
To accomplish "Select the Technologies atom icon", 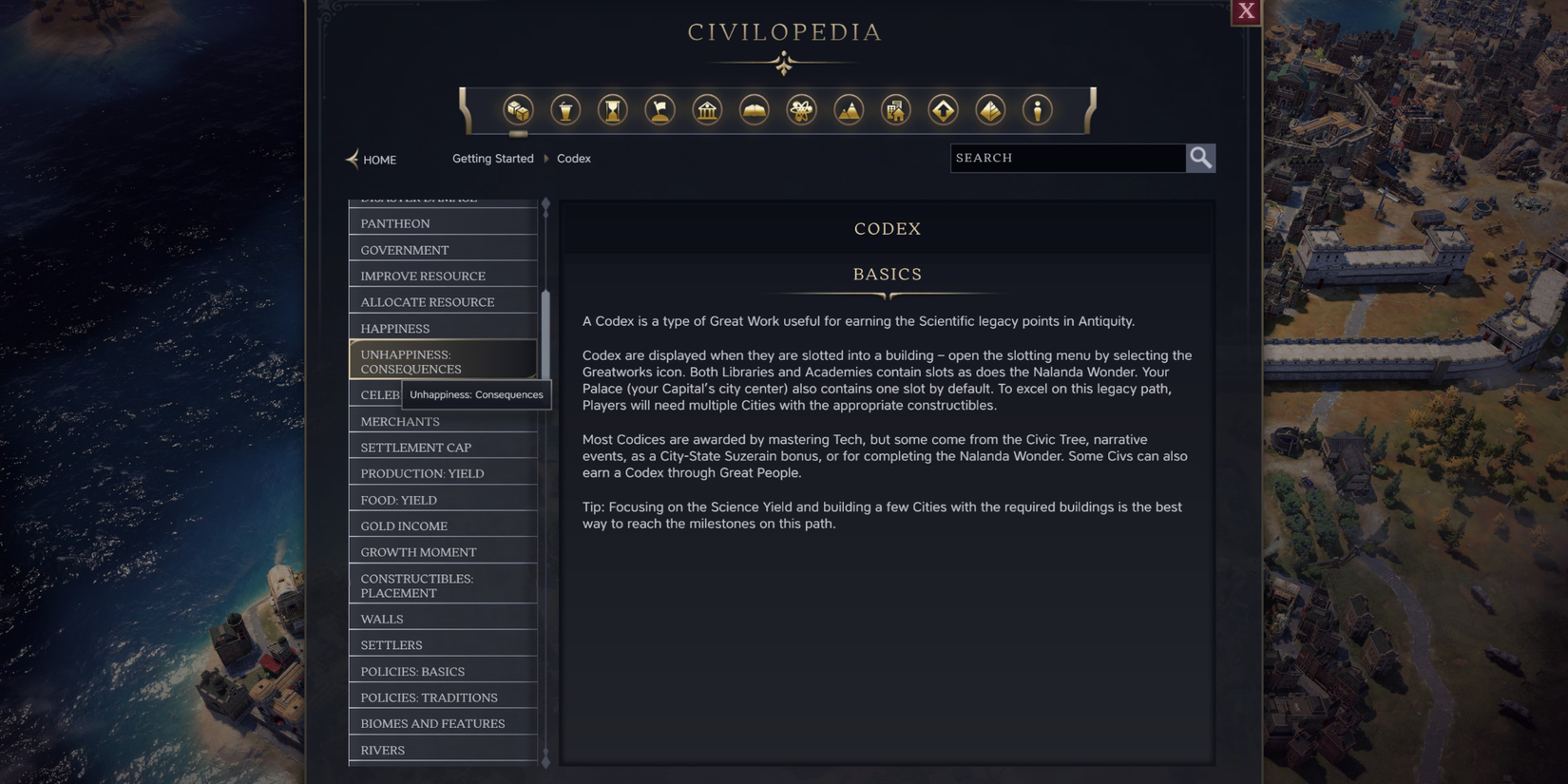I will tap(801, 109).
